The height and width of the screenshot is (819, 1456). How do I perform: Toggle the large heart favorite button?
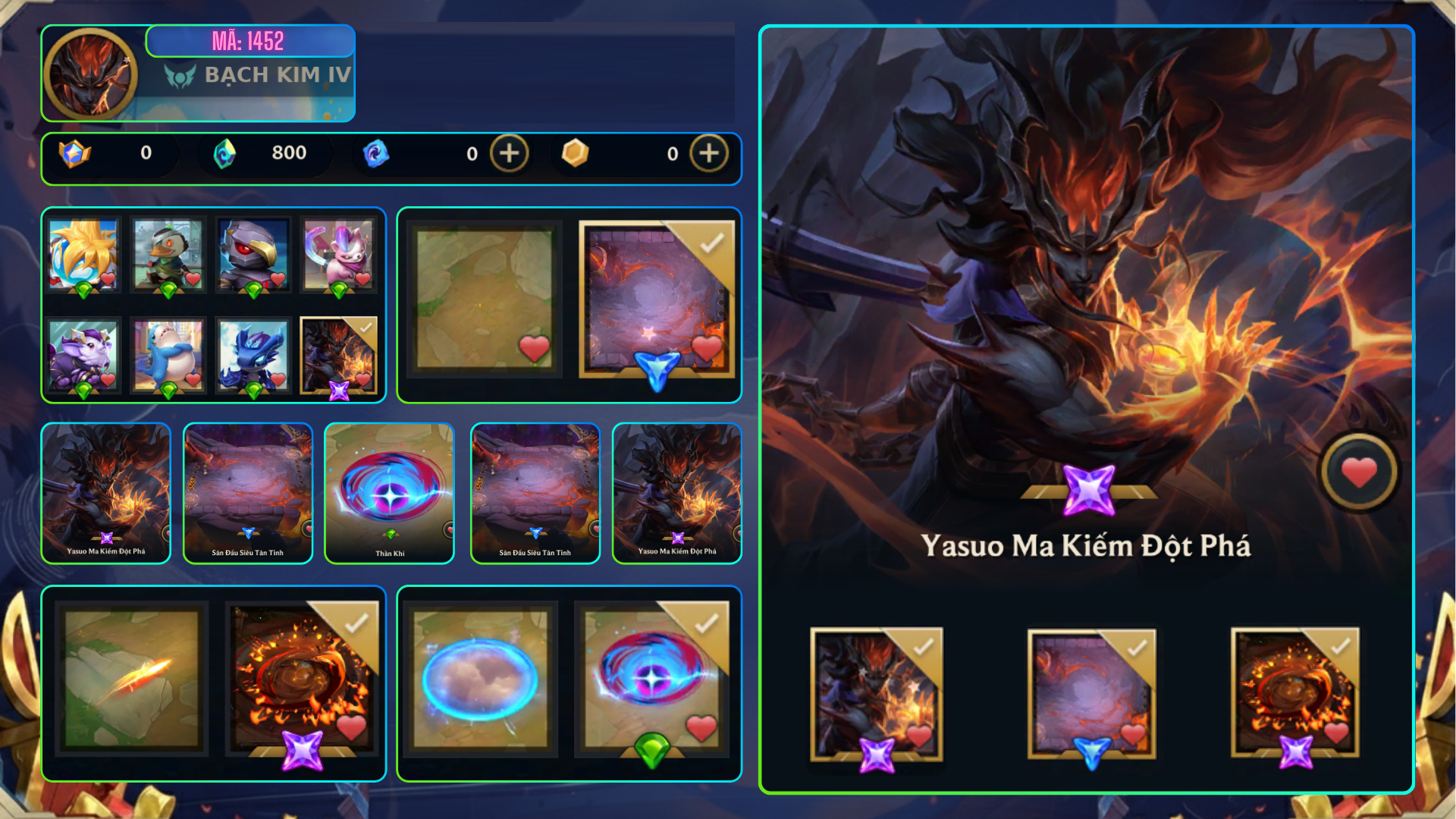pyautogui.click(x=1359, y=472)
